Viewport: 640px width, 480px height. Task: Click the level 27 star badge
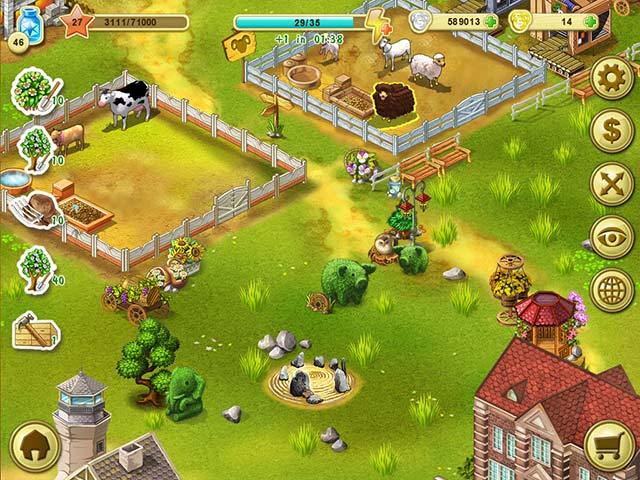[76, 21]
